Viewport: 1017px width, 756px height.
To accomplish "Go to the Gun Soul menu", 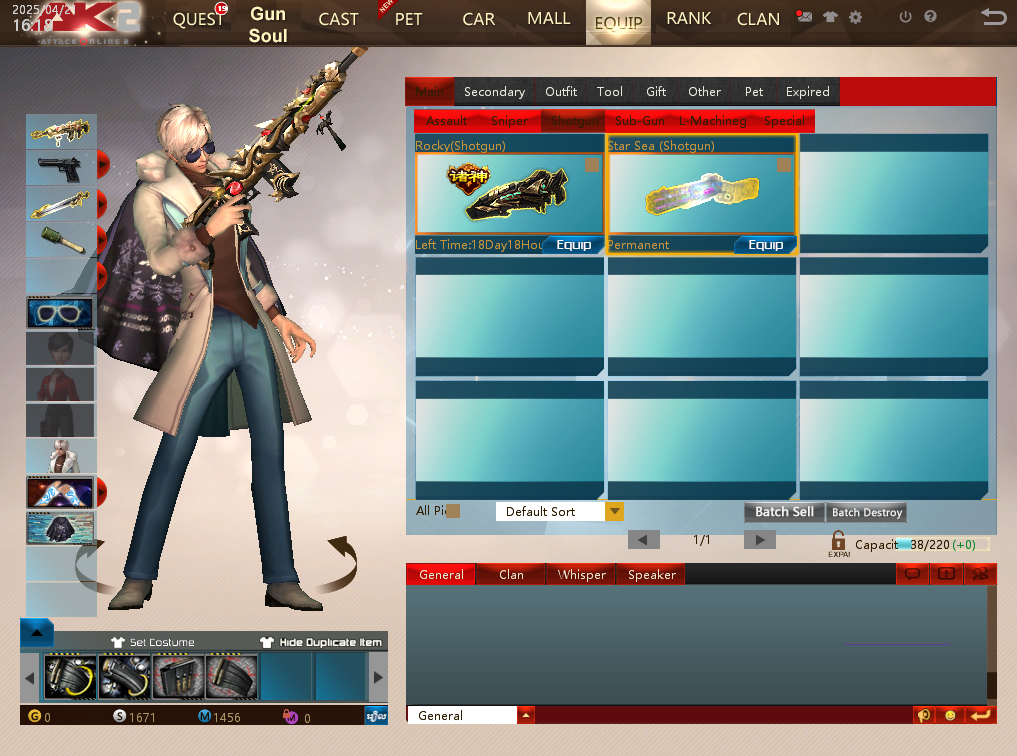I will [268, 25].
